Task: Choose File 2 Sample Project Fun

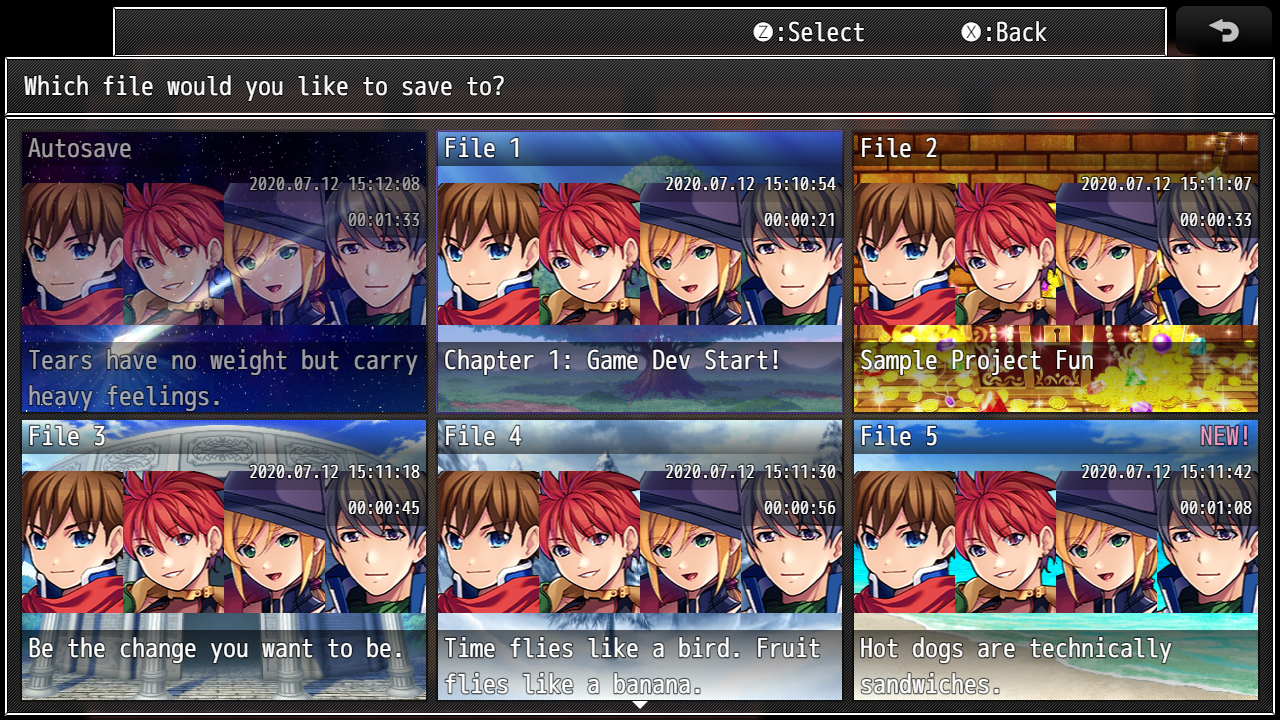Action: coord(1056,272)
